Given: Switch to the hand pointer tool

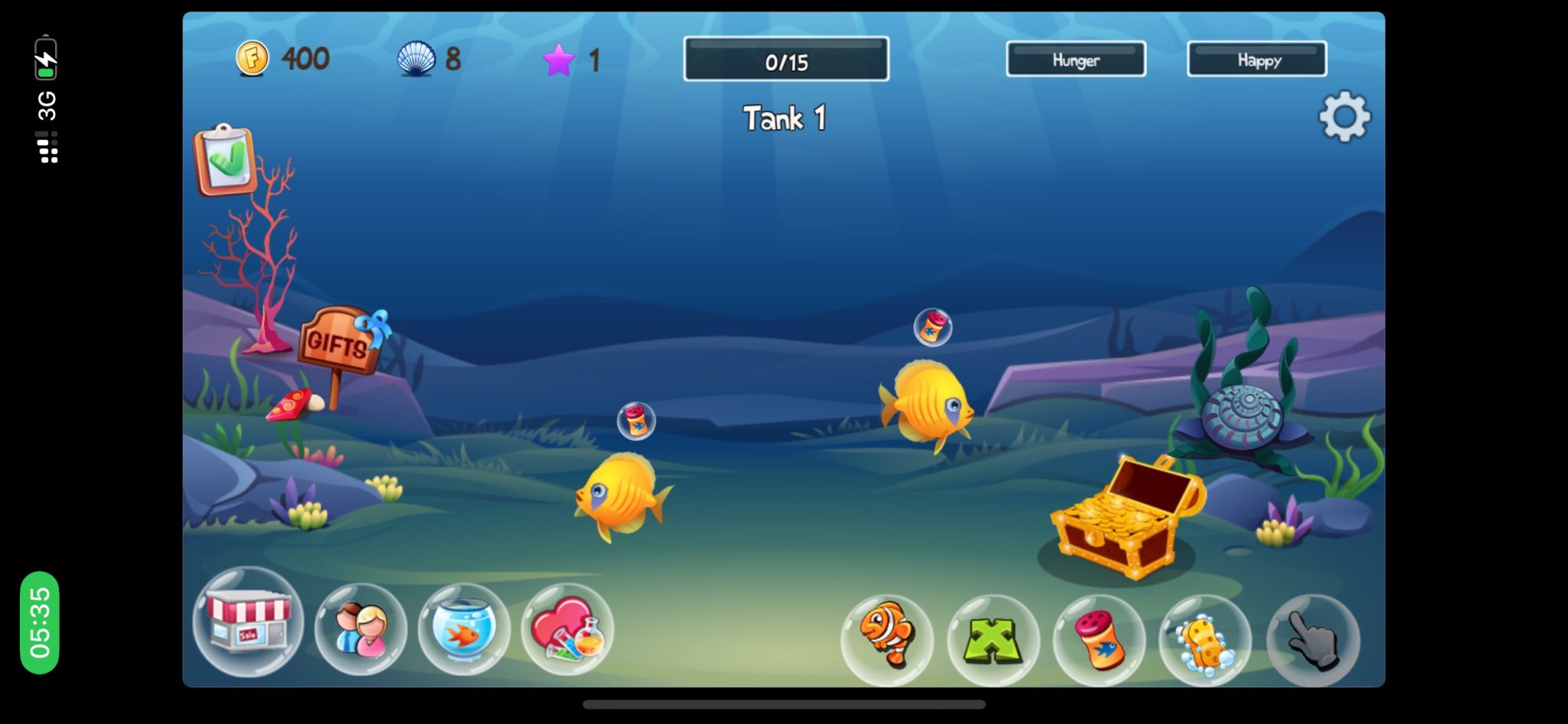Looking at the screenshot, I should pos(1313,643).
